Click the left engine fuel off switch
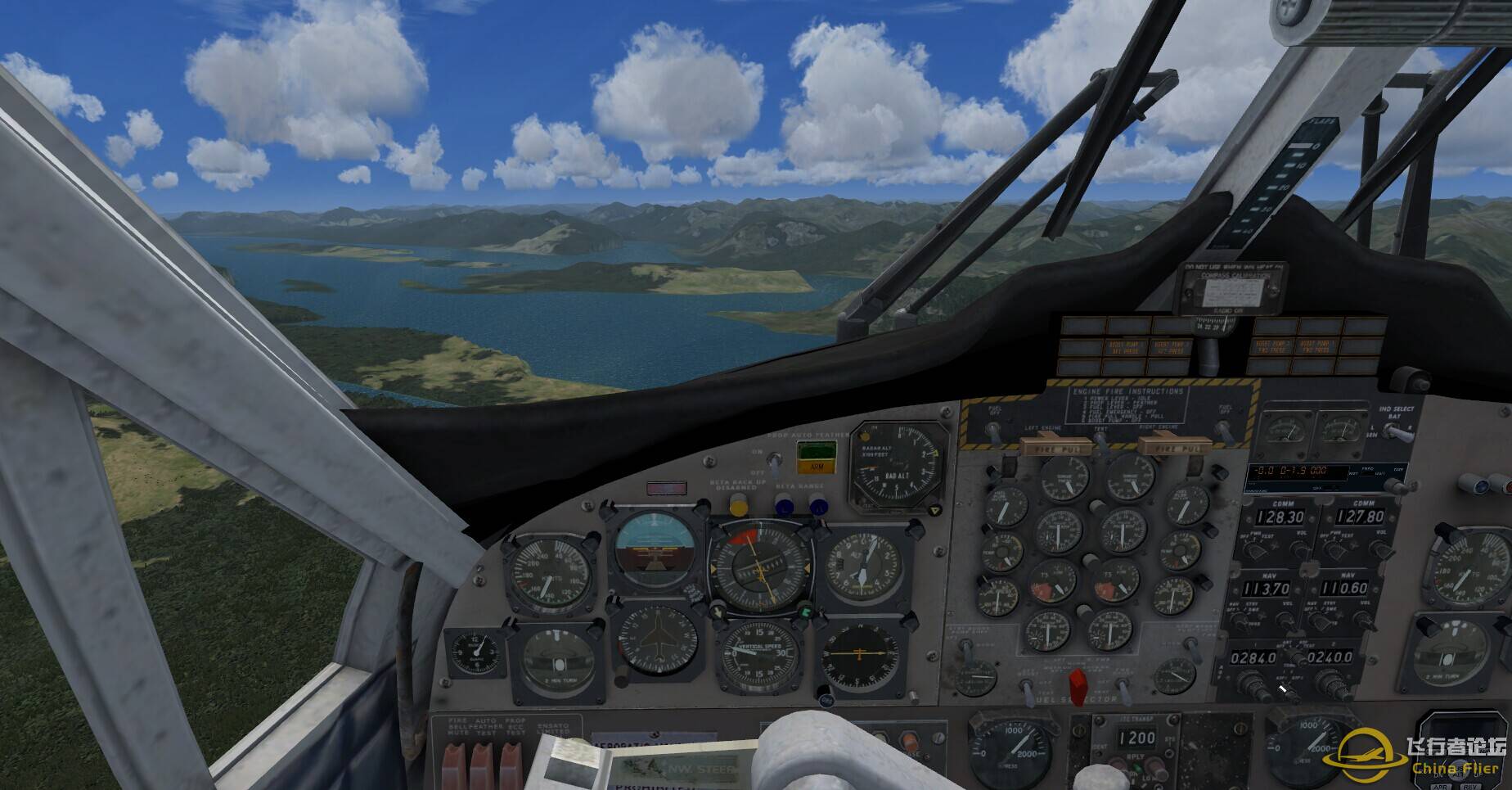1512x790 pixels. pos(994,432)
